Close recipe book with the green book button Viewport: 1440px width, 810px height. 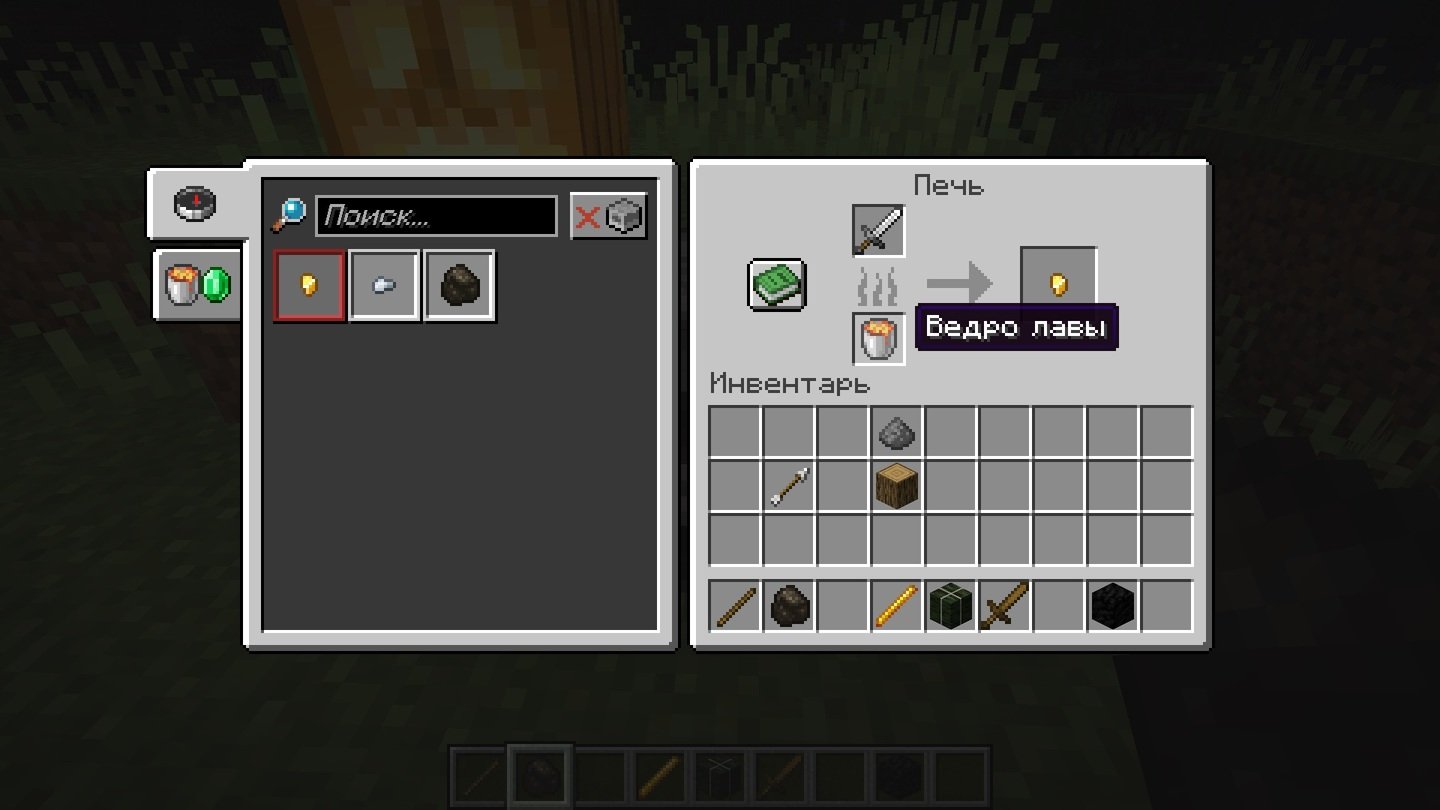(777, 285)
